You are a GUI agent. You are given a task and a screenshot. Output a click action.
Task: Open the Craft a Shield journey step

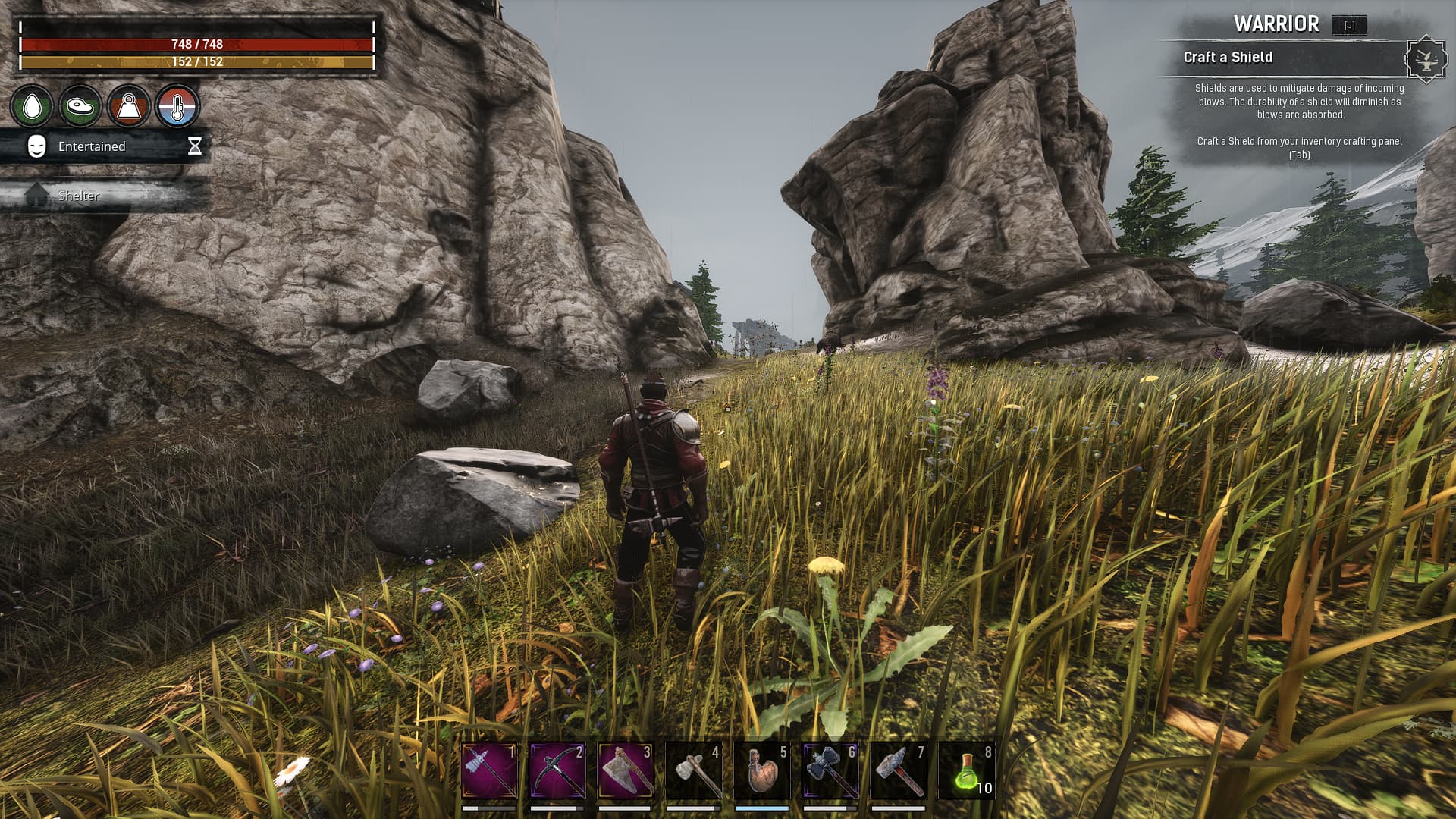pos(1228,58)
